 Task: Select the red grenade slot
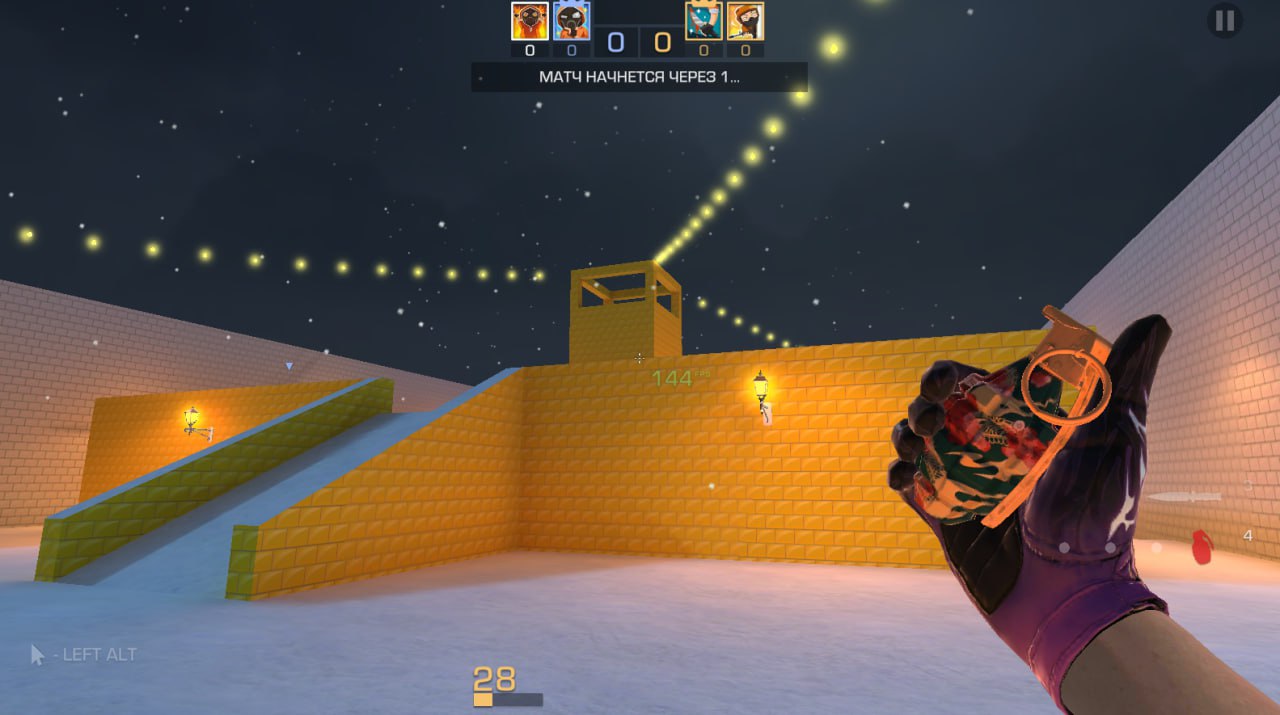(x=1202, y=545)
